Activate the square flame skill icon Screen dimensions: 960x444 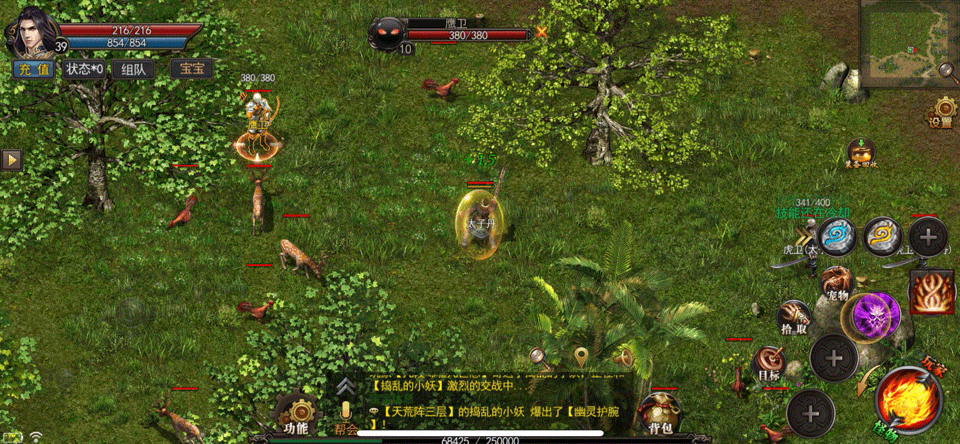coord(930,292)
